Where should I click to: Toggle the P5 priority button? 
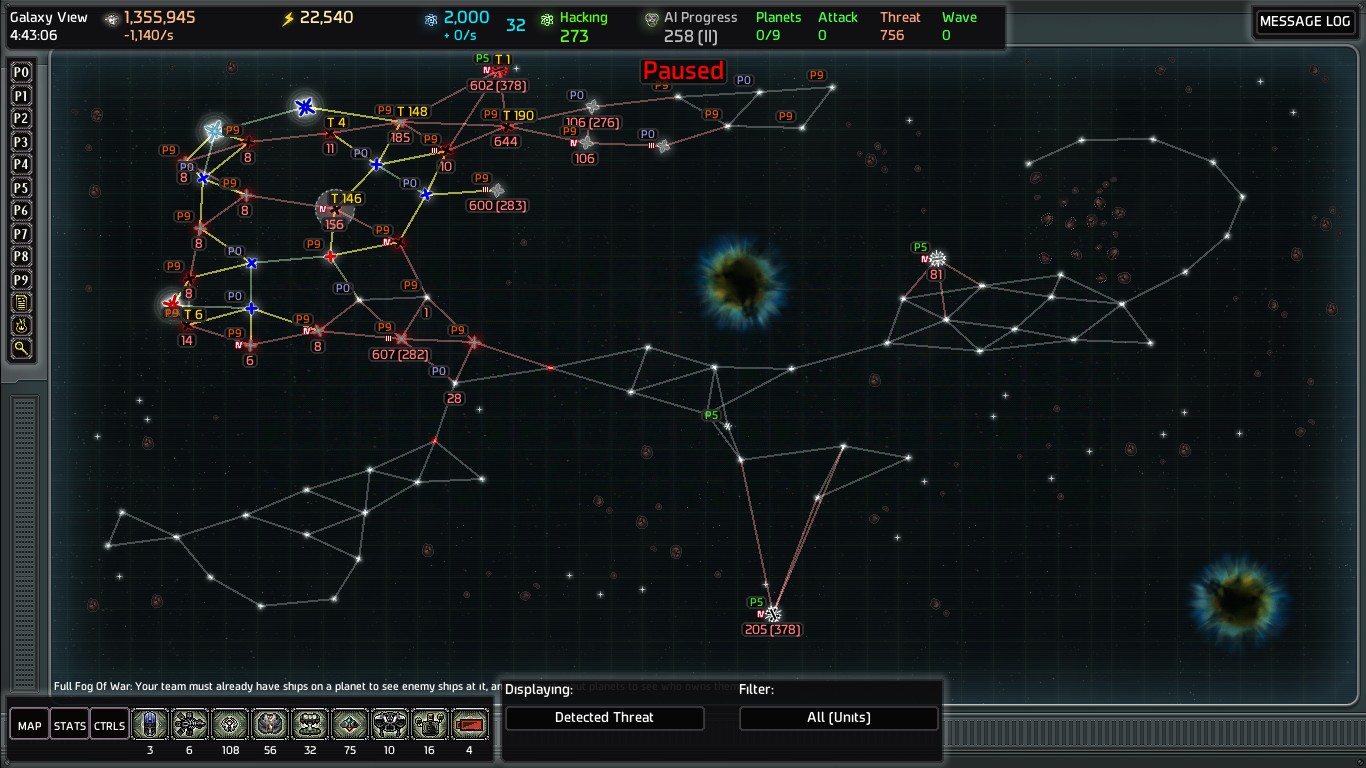coord(21,188)
